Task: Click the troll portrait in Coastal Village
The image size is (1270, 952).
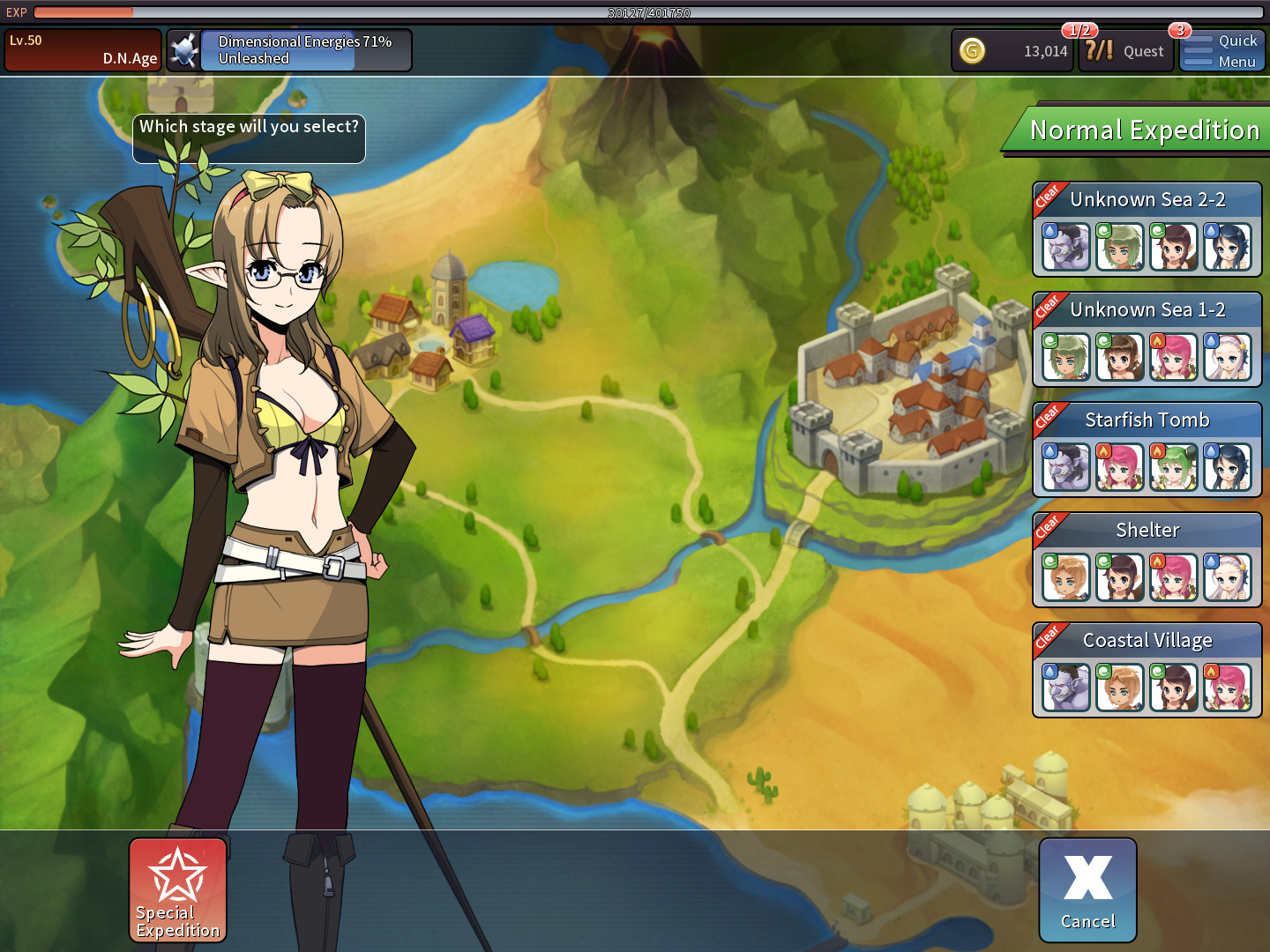Action: (x=1065, y=687)
